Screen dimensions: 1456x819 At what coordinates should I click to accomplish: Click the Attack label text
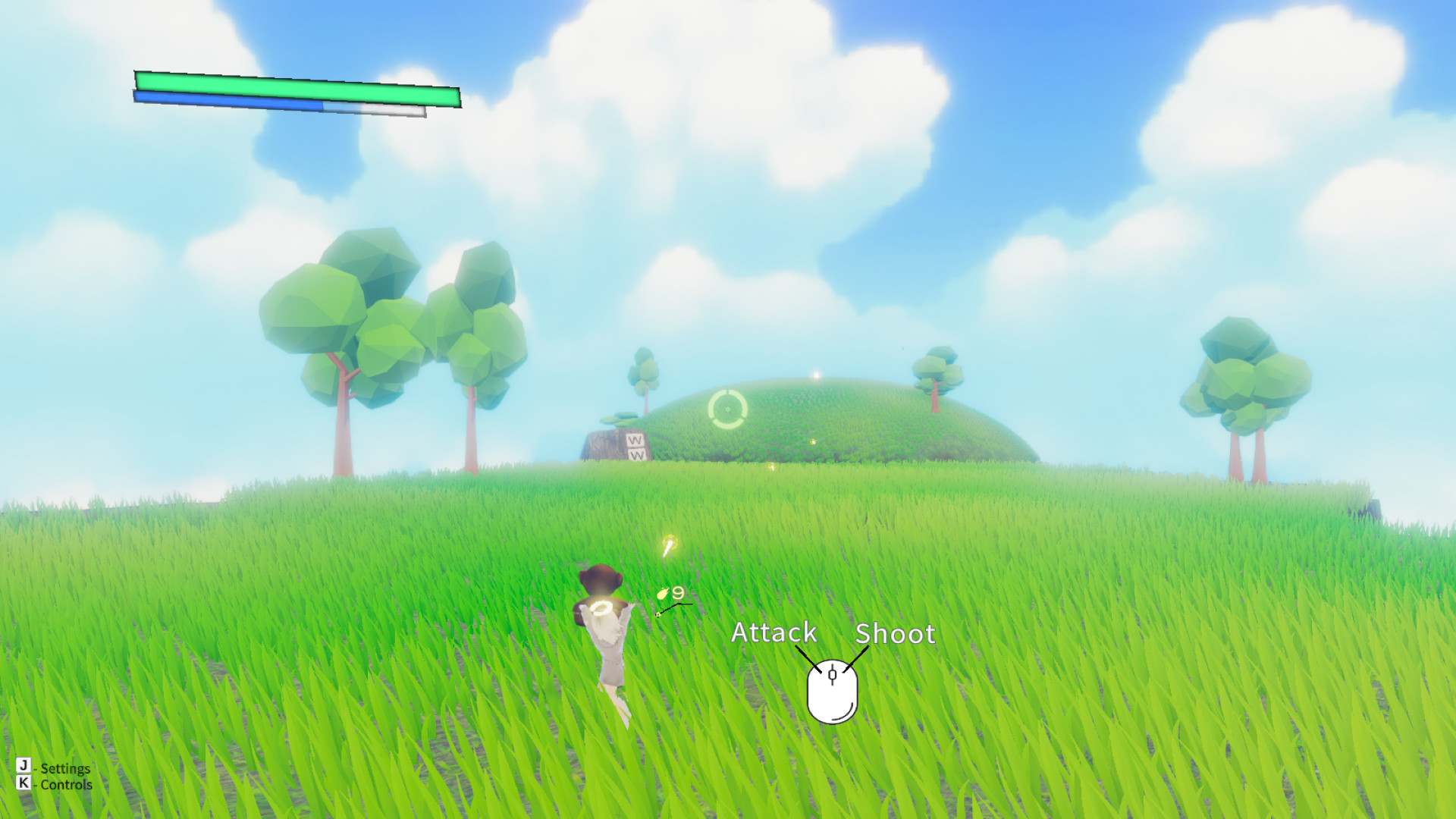[773, 633]
